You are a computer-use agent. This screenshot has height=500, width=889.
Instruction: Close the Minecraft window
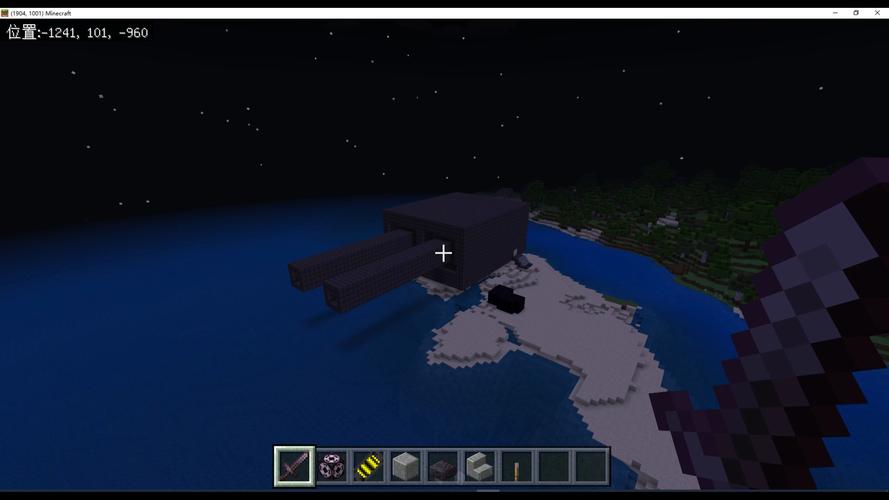coord(877,13)
